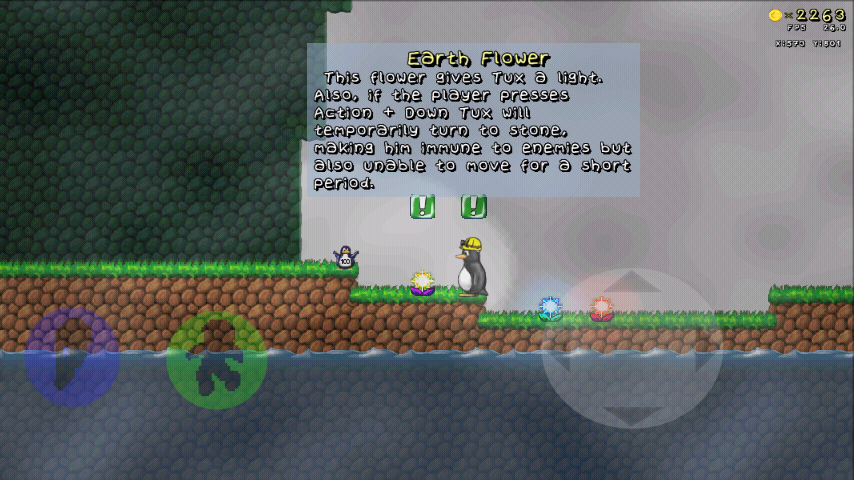Tap the down arrow on the d-pad
Viewport: 854px width, 480px height.
pos(631,412)
